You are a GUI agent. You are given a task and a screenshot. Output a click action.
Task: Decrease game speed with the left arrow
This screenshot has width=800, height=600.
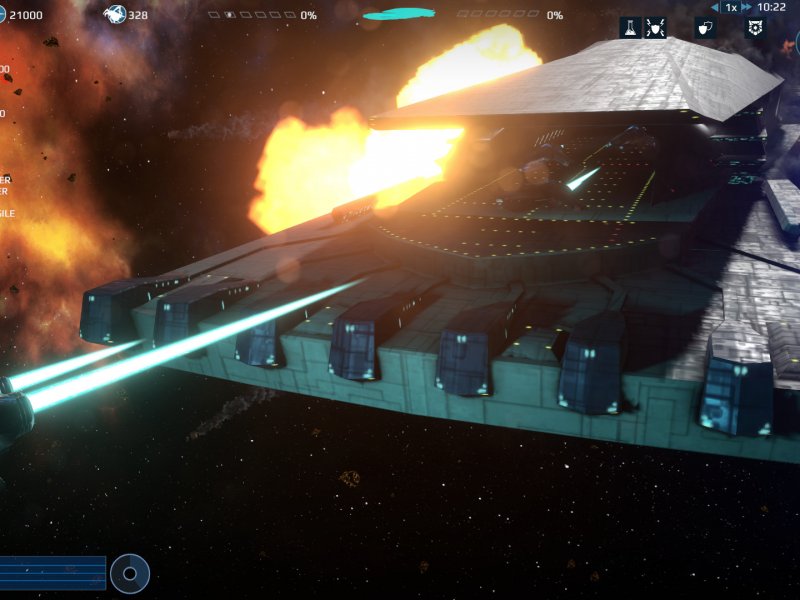[x=715, y=7]
